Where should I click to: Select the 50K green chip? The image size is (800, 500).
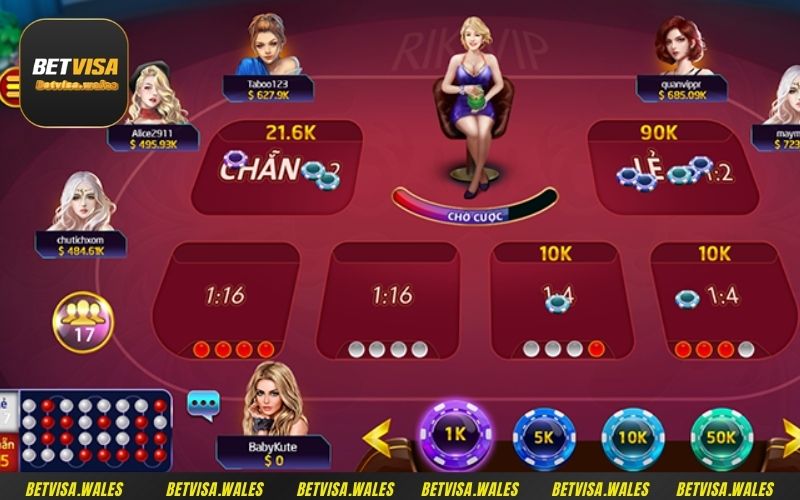(x=721, y=438)
